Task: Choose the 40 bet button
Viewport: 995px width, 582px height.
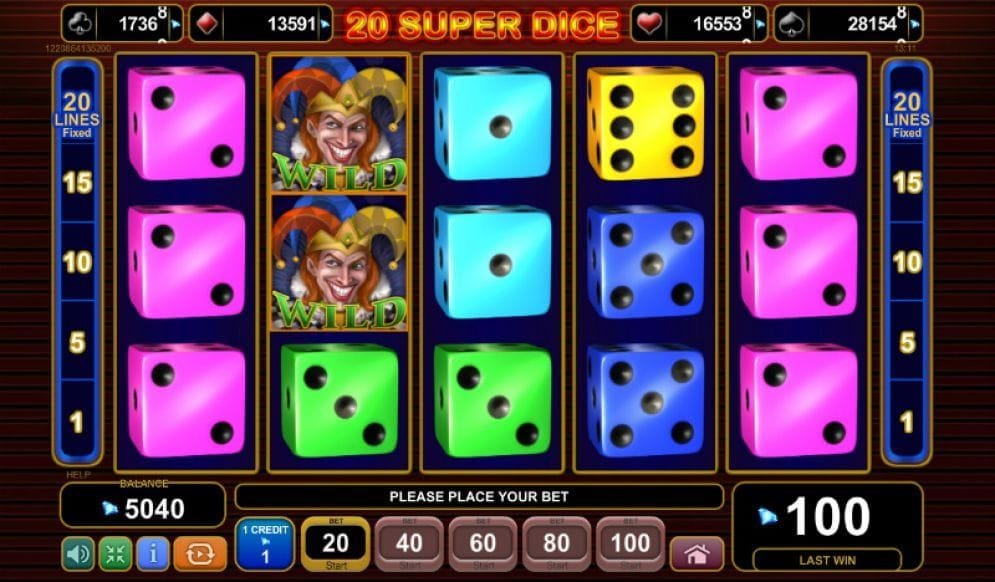Action: click(409, 544)
